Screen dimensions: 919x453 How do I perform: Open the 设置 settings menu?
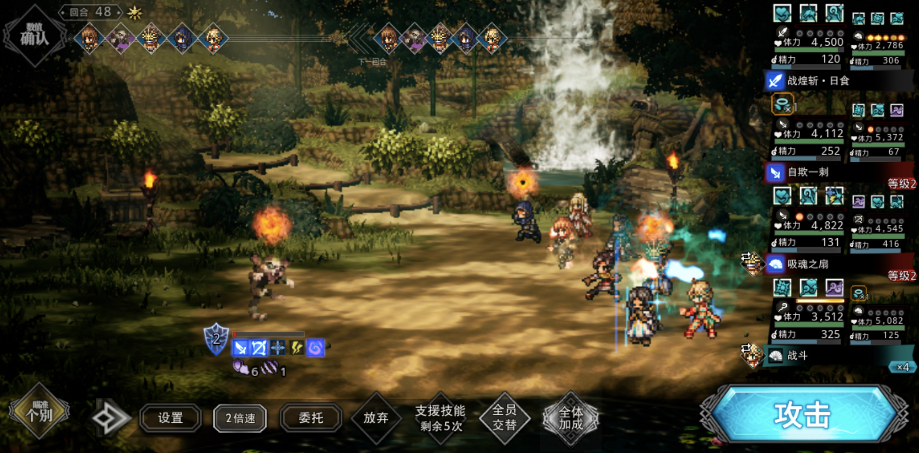pos(170,418)
